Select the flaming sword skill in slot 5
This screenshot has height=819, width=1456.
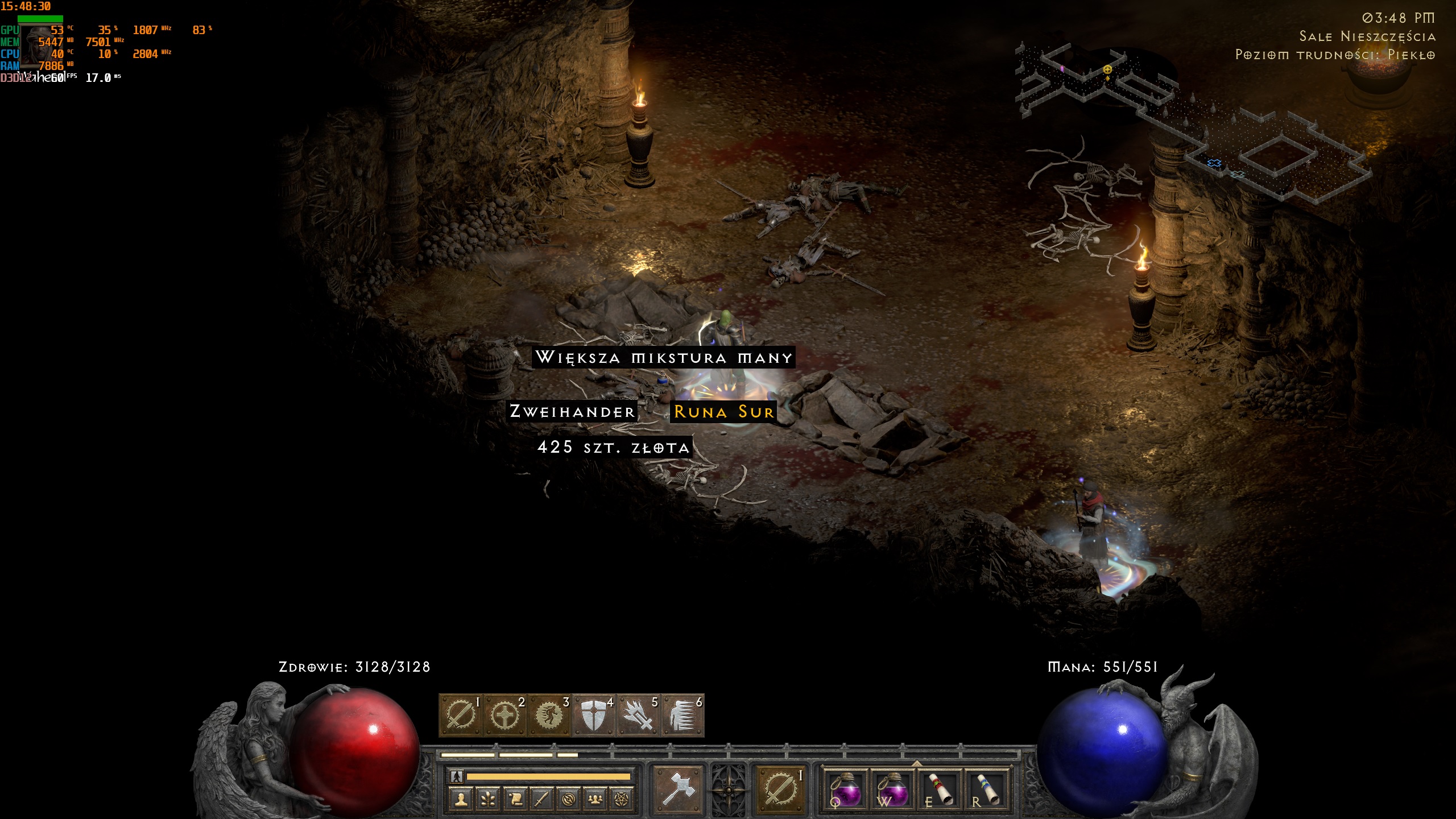(638, 715)
